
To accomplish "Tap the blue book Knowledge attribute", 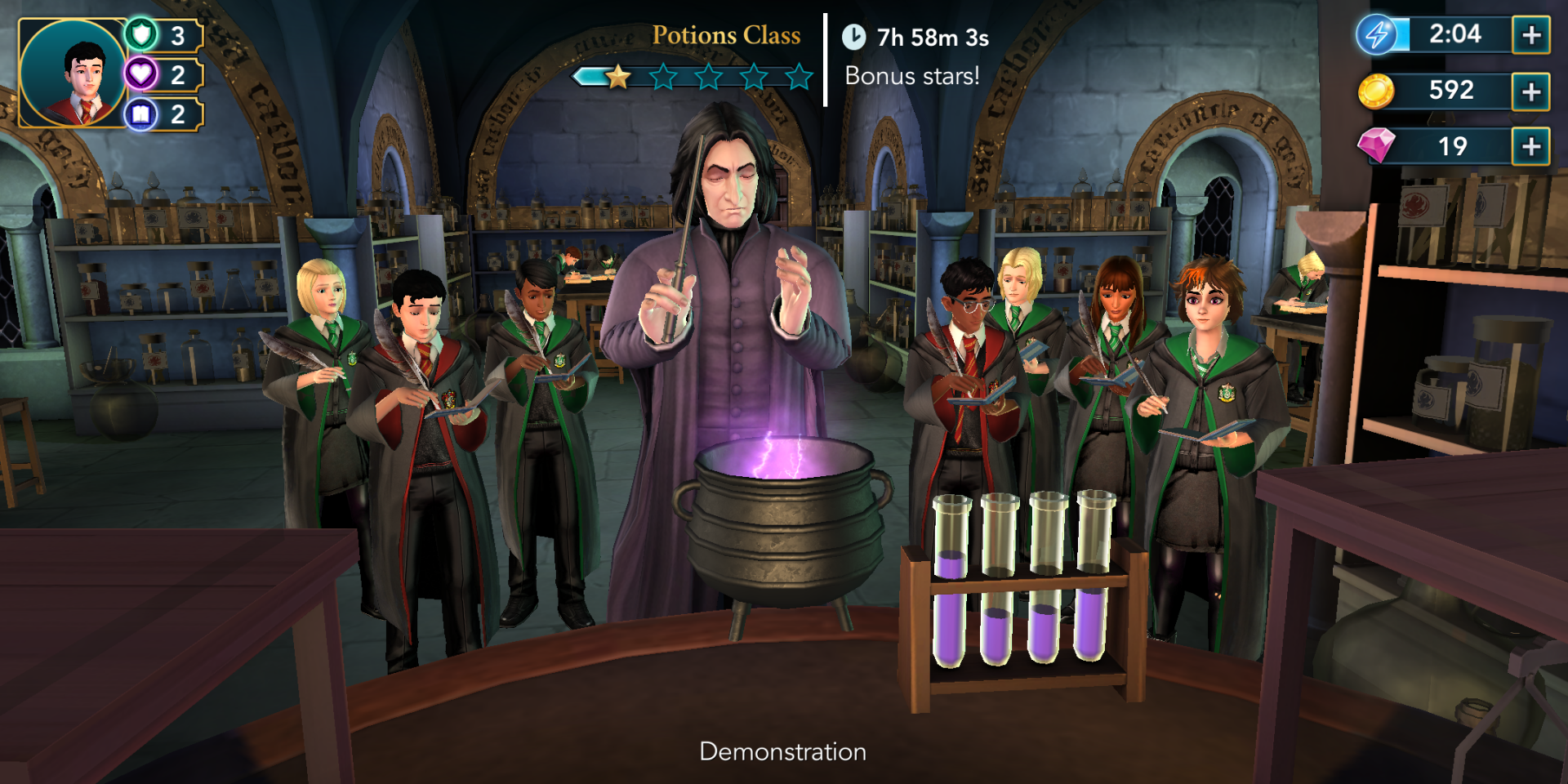I will tap(142, 114).
